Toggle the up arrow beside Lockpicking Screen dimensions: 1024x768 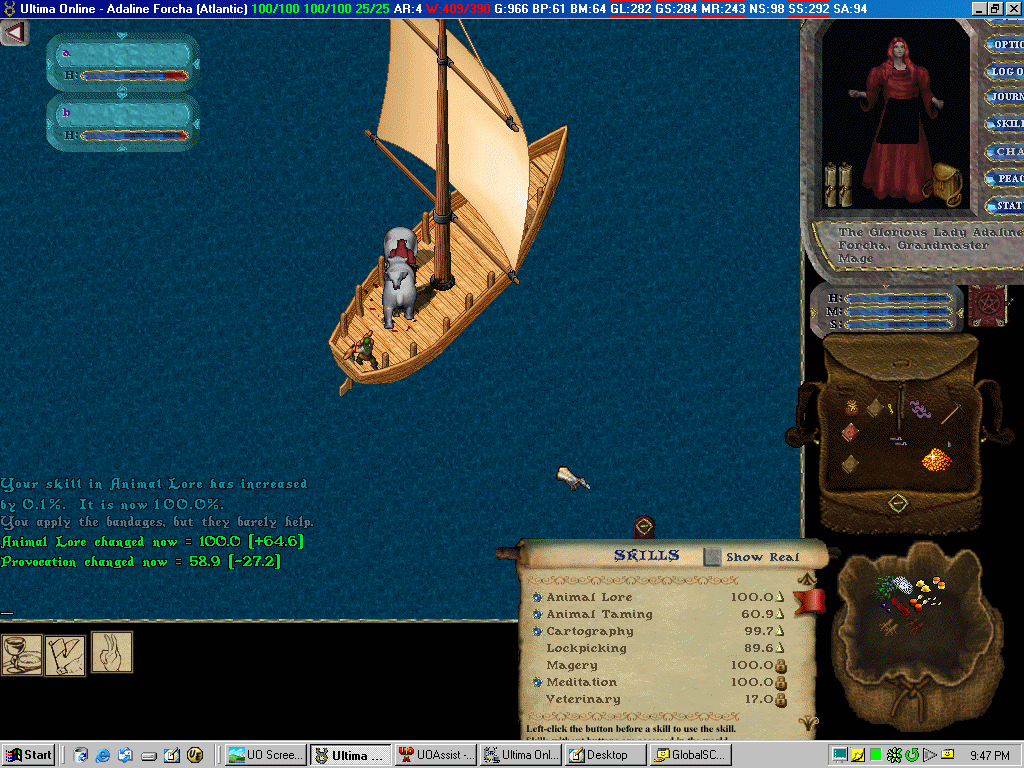(780, 649)
